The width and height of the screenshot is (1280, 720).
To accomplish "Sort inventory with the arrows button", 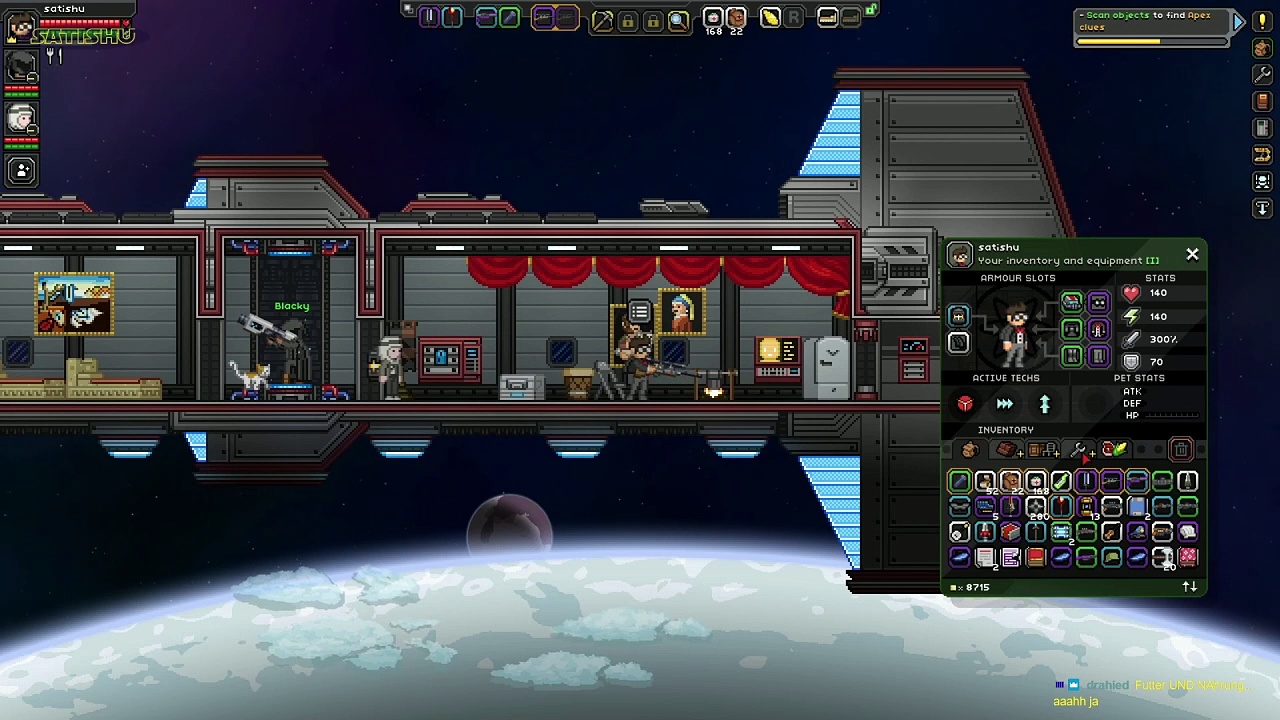I will point(1189,587).
